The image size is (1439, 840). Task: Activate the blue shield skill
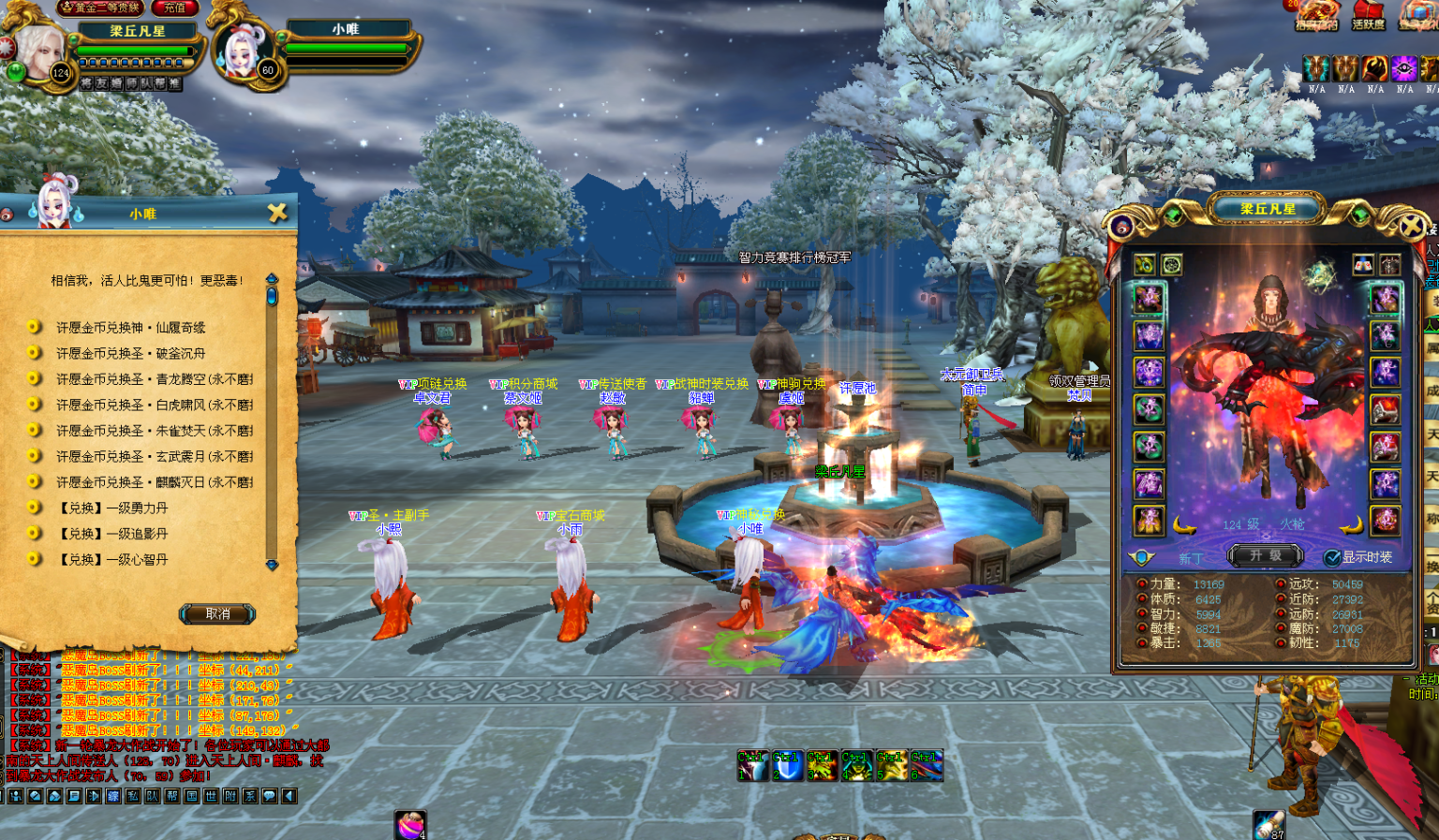coord(787,766)
